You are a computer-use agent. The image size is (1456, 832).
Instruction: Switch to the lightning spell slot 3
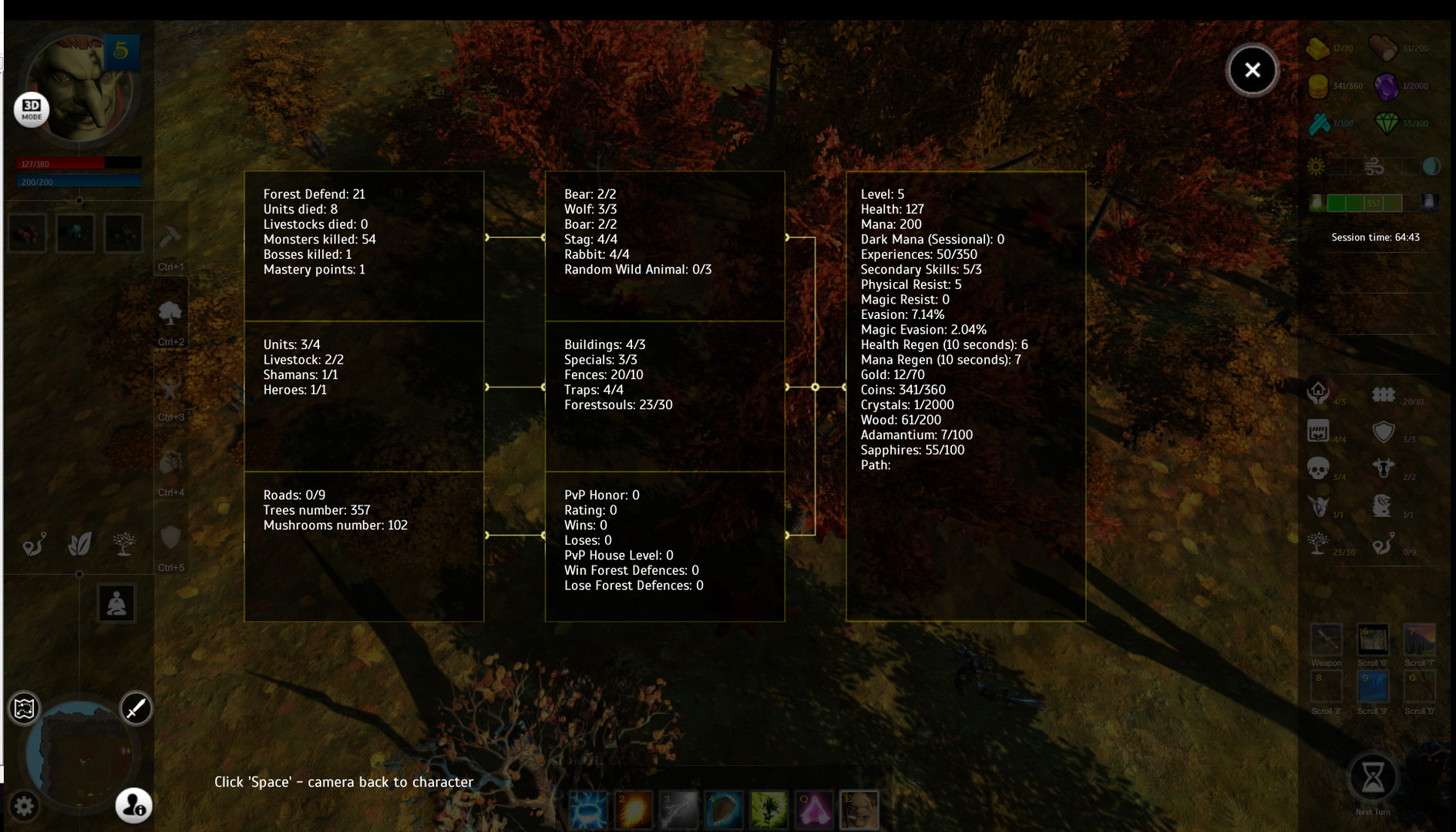click(x=679, y=809)
